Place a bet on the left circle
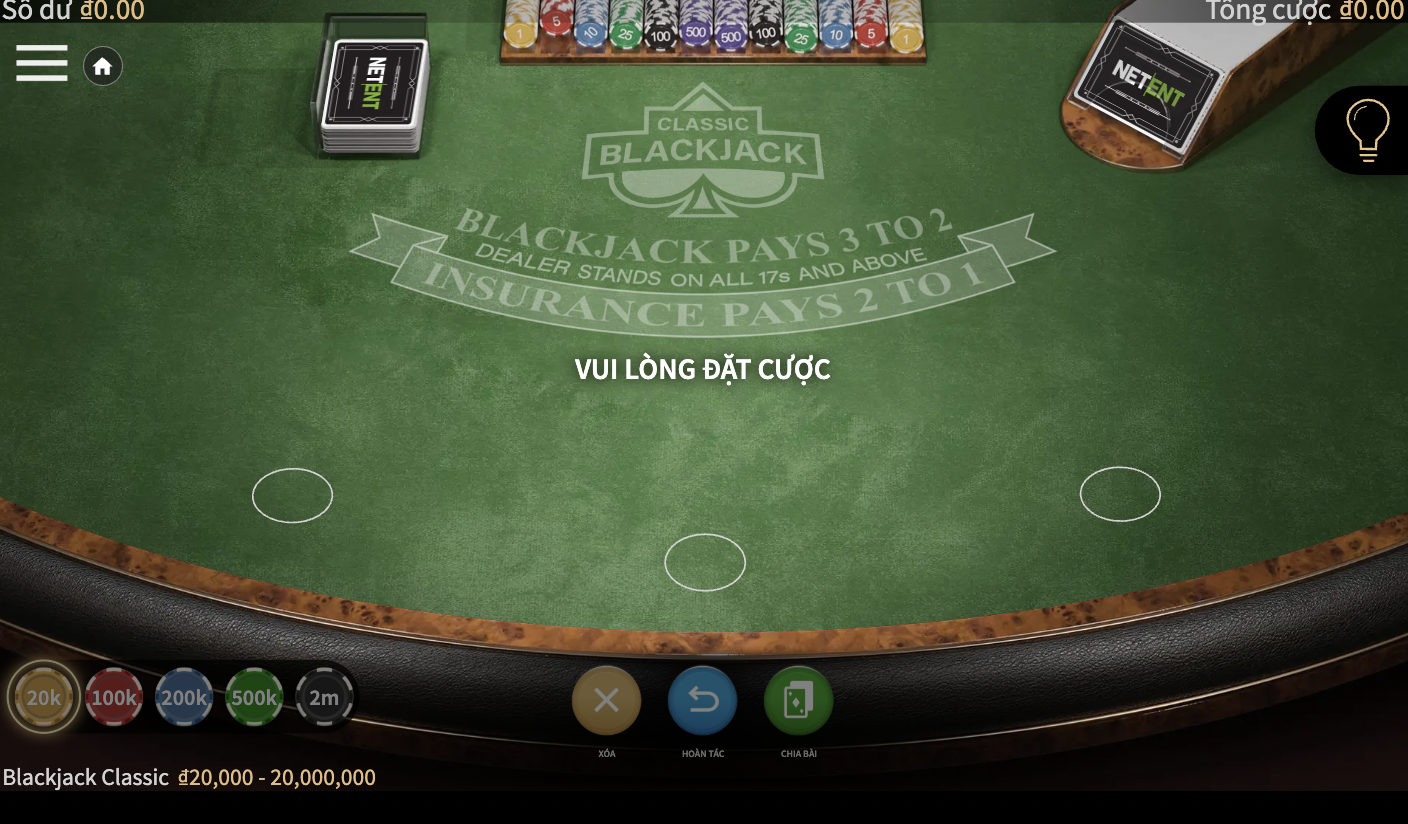 [x=292, y=495]
